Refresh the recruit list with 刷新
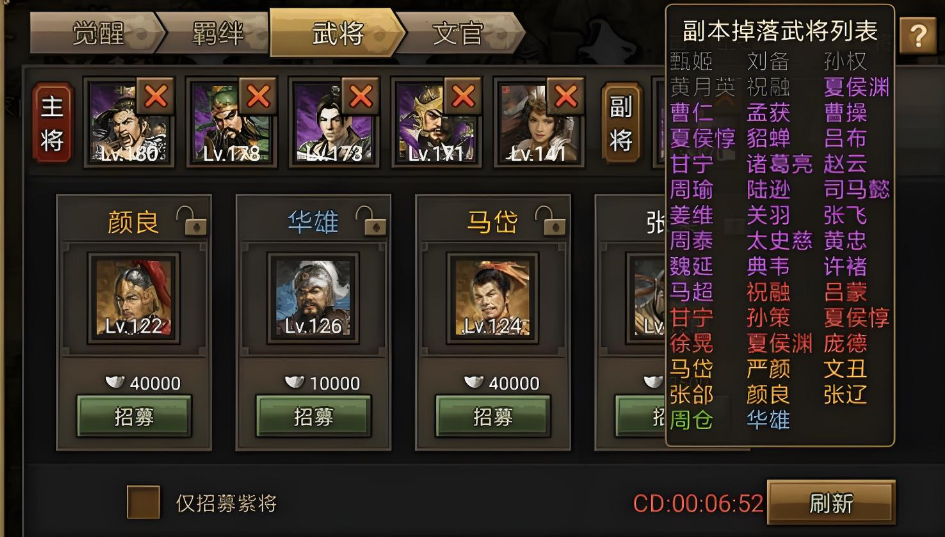 point(830,503)
